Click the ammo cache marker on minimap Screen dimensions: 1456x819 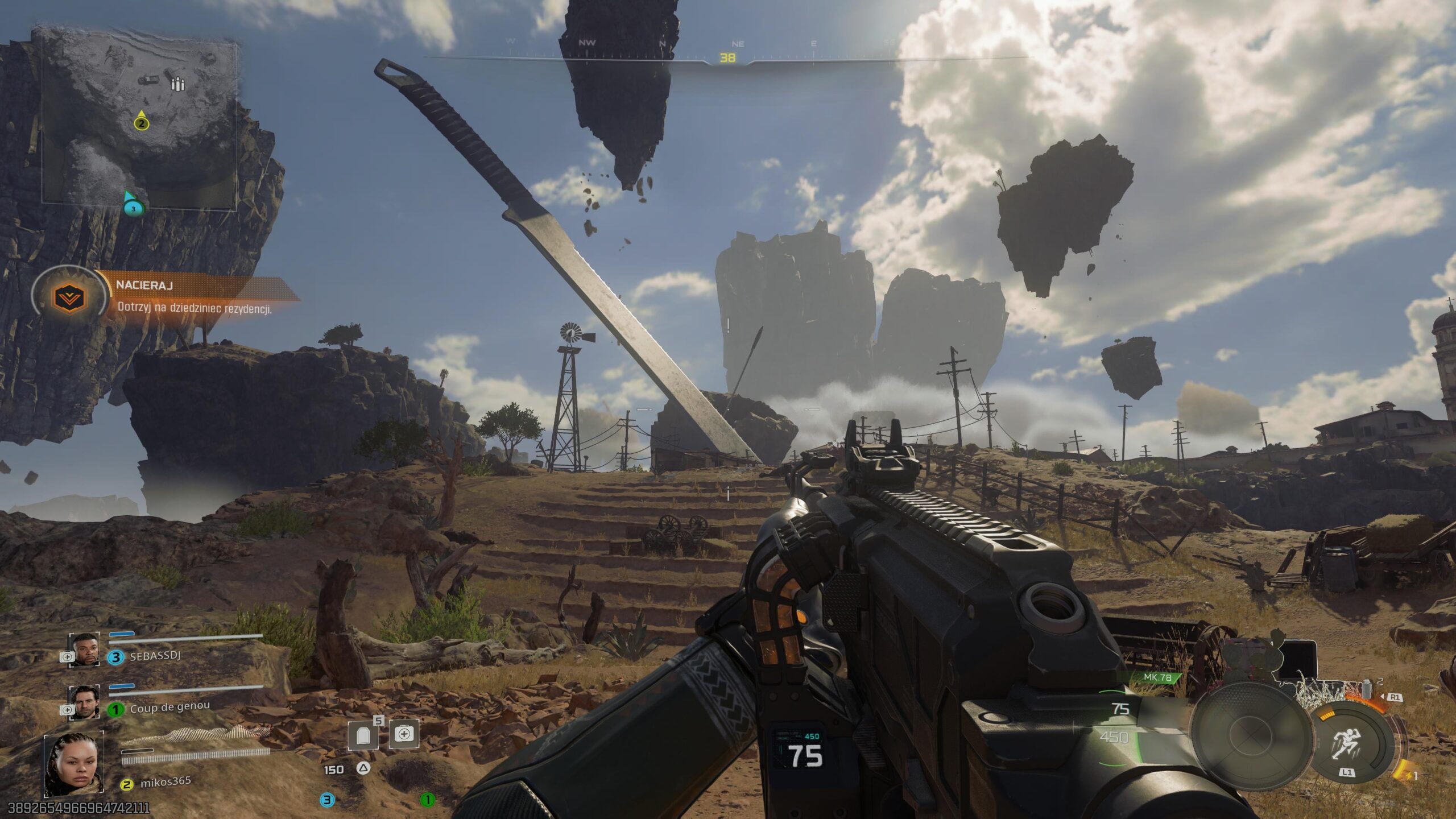tap(179, 85)
